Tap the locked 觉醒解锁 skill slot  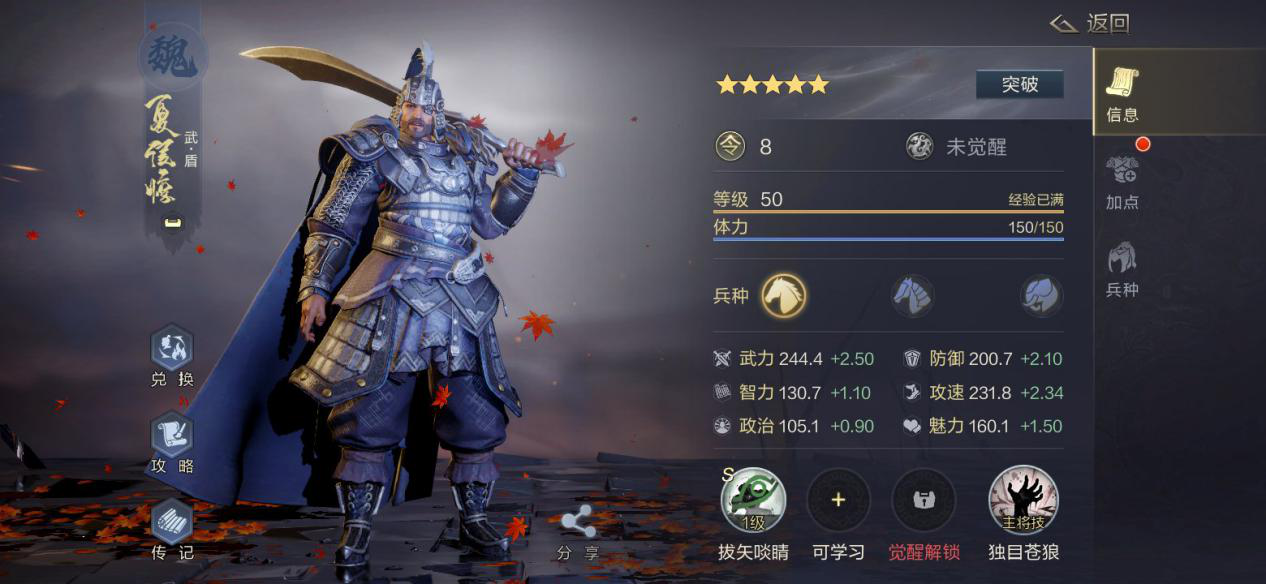(x=924, y=500)
